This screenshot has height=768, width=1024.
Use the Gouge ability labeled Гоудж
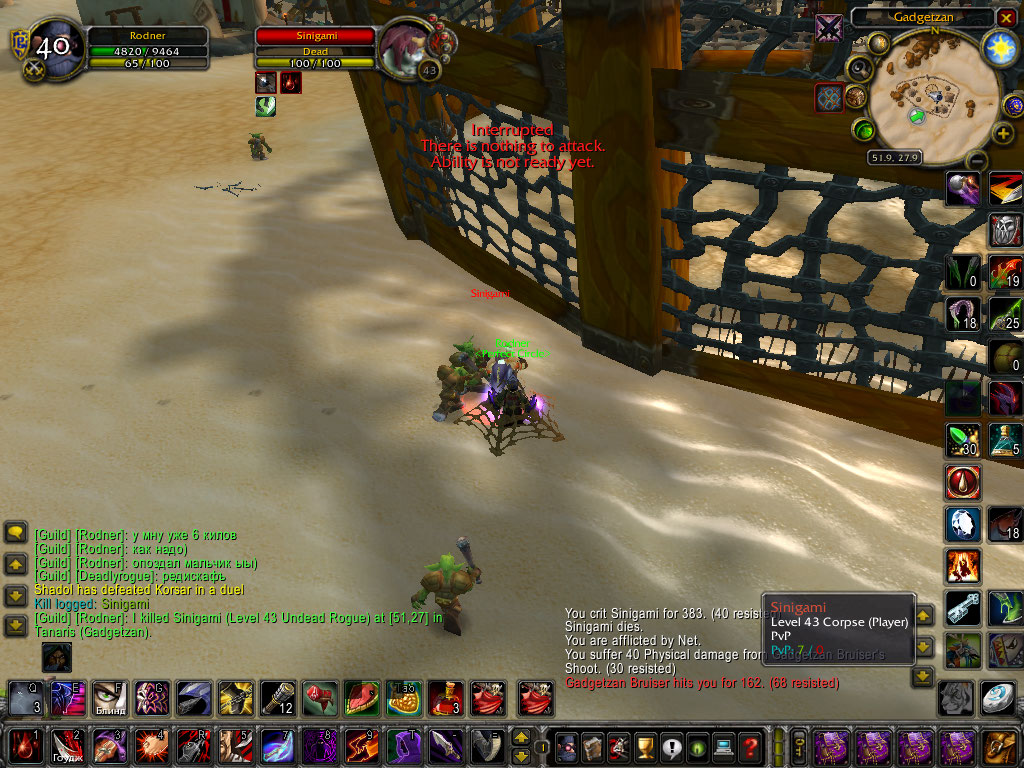pyautogui.click(x=66, y=746)
